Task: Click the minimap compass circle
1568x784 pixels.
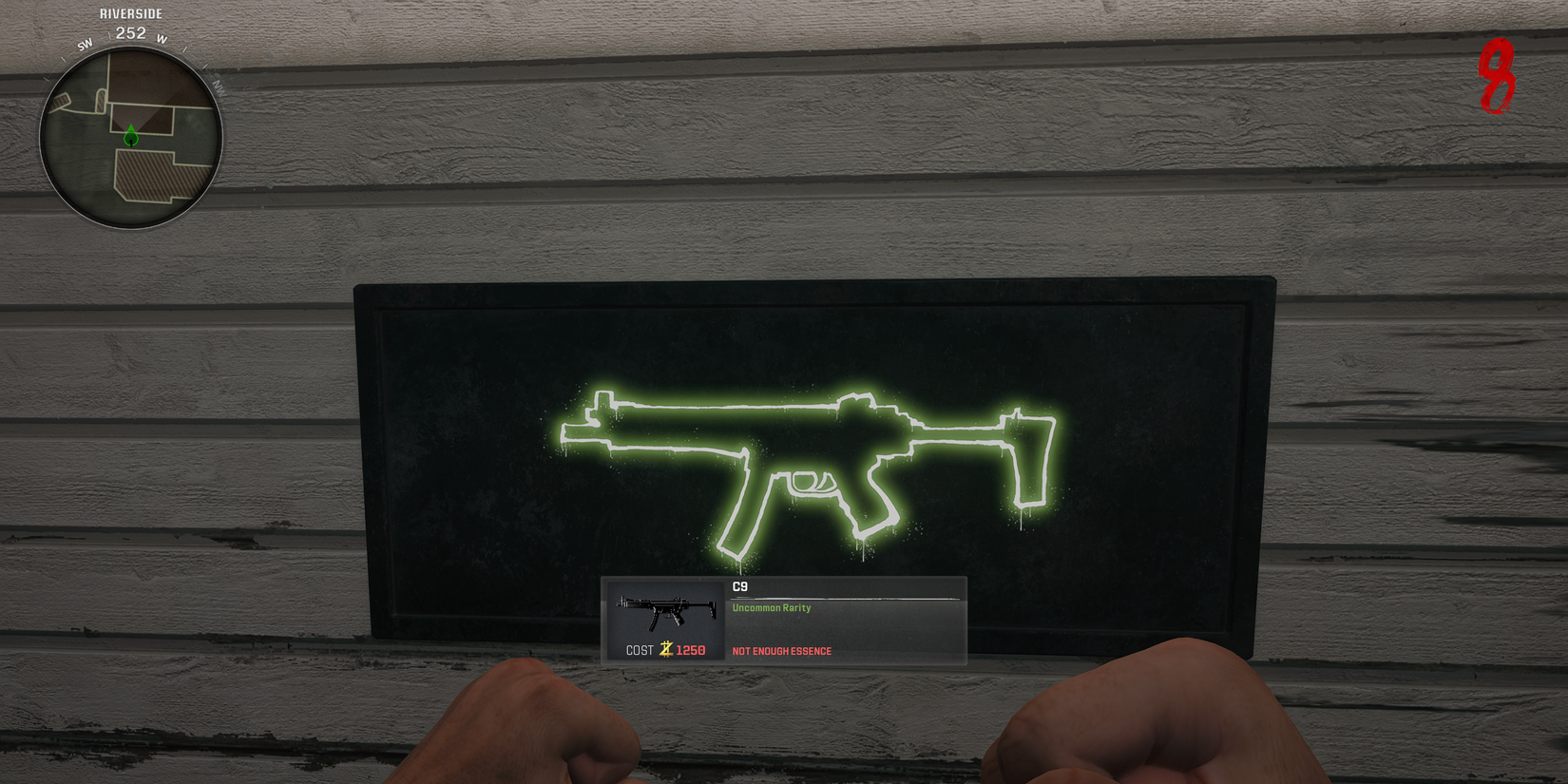Action: (x=133, y=138)
